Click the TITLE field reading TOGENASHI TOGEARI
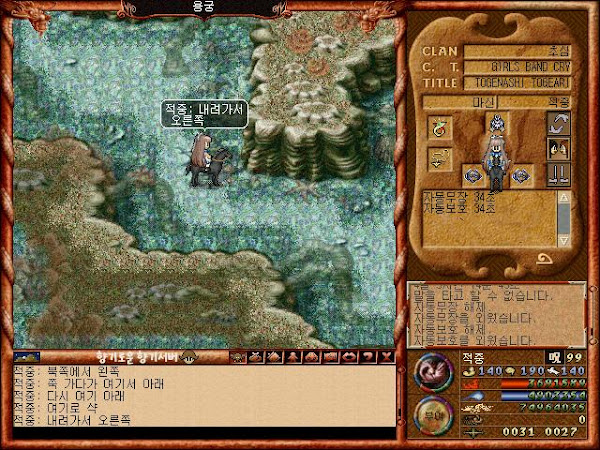 point(523,83)
